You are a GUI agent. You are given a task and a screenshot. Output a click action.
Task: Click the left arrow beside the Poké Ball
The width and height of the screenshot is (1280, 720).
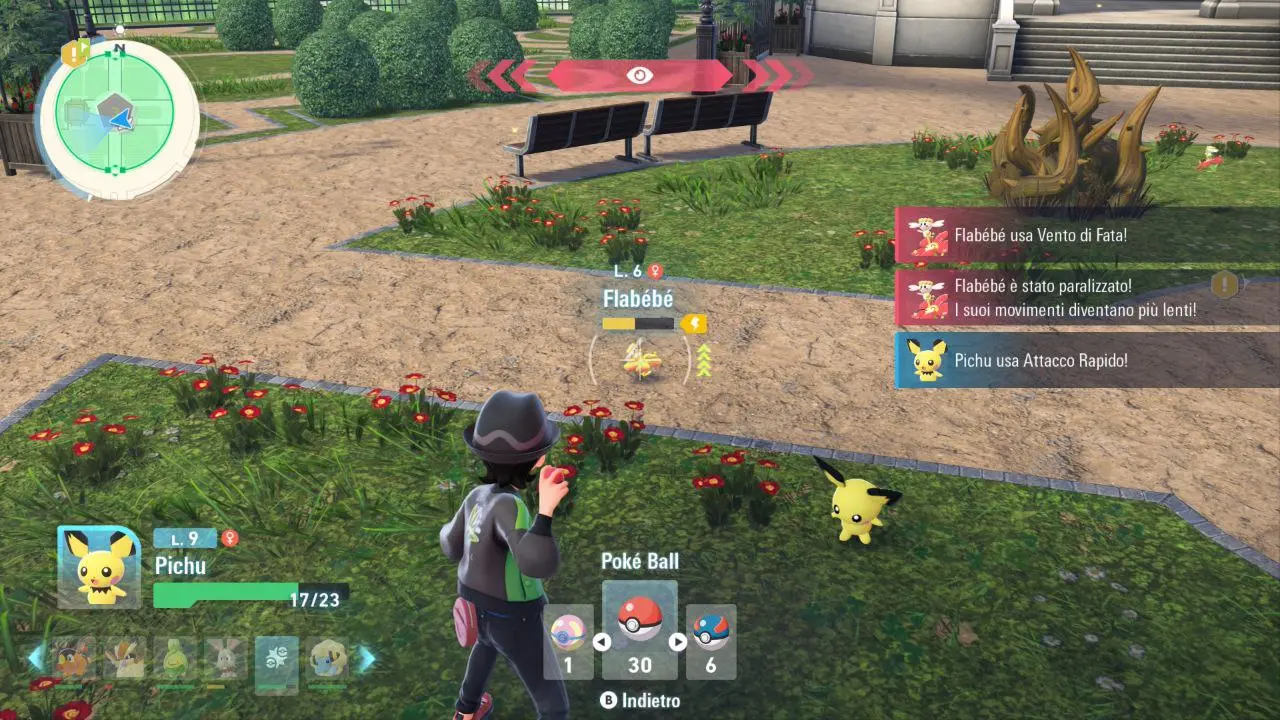pyautogui.click(x=602, y=642)
